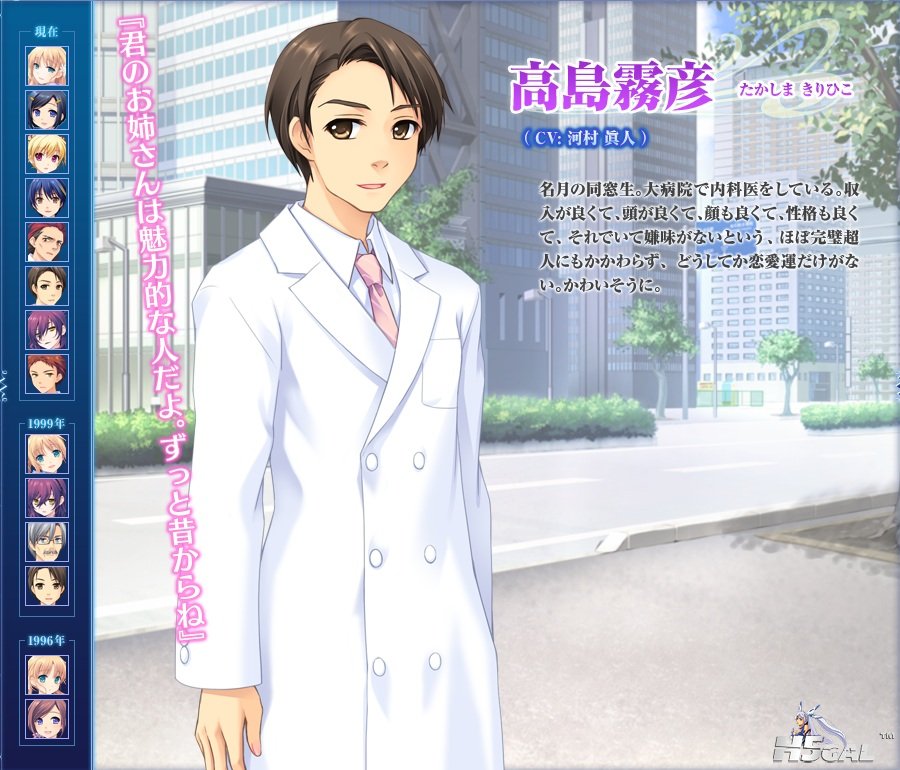Select the orange-haired girl portrait under 現在

(x=47, y=65)
